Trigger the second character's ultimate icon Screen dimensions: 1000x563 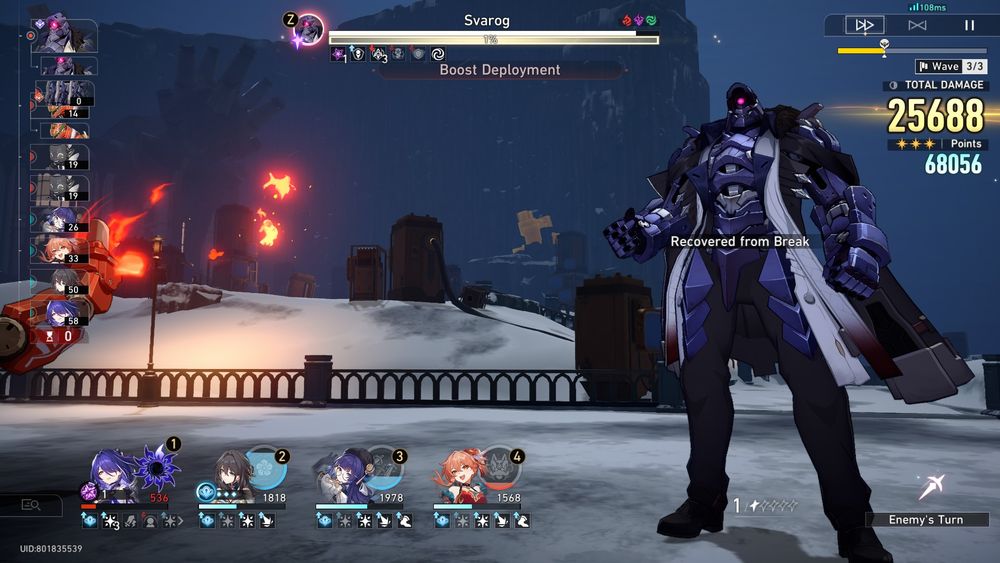(267, 468)
